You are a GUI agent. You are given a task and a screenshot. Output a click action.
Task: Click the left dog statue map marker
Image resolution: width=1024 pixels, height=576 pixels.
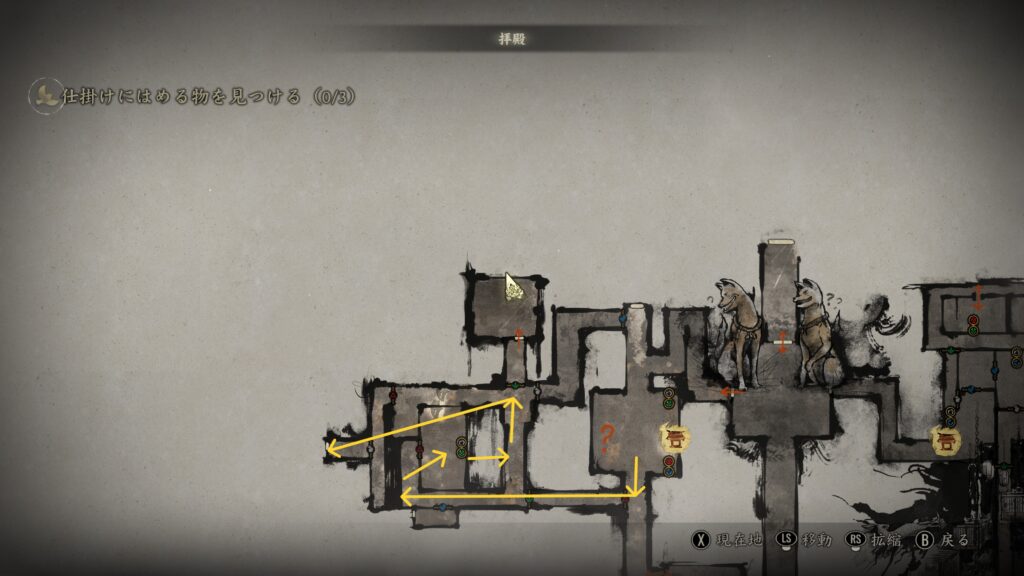pyautogui.click(x=738, y=329)
